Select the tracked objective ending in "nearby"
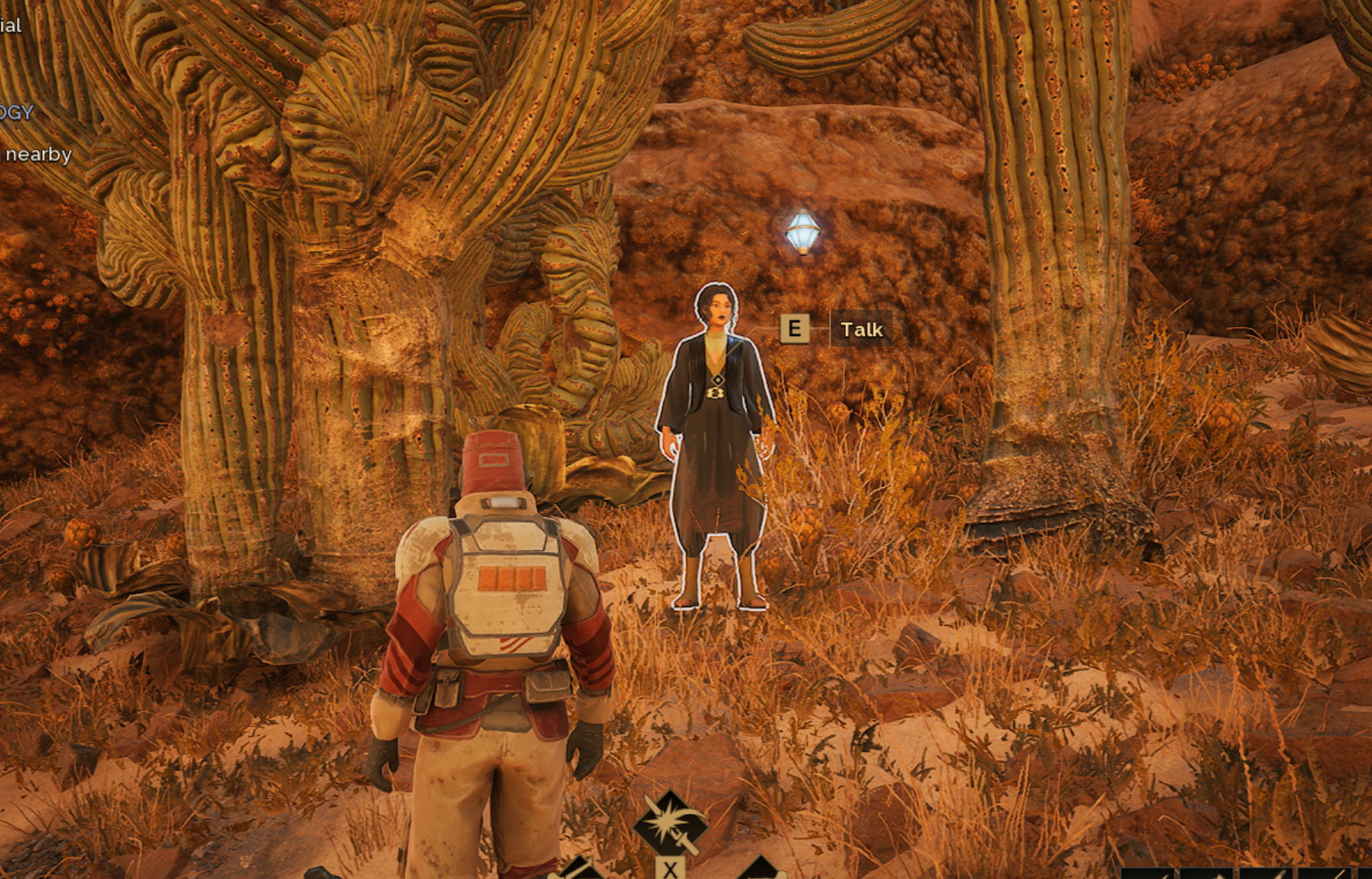 [36, 155]
